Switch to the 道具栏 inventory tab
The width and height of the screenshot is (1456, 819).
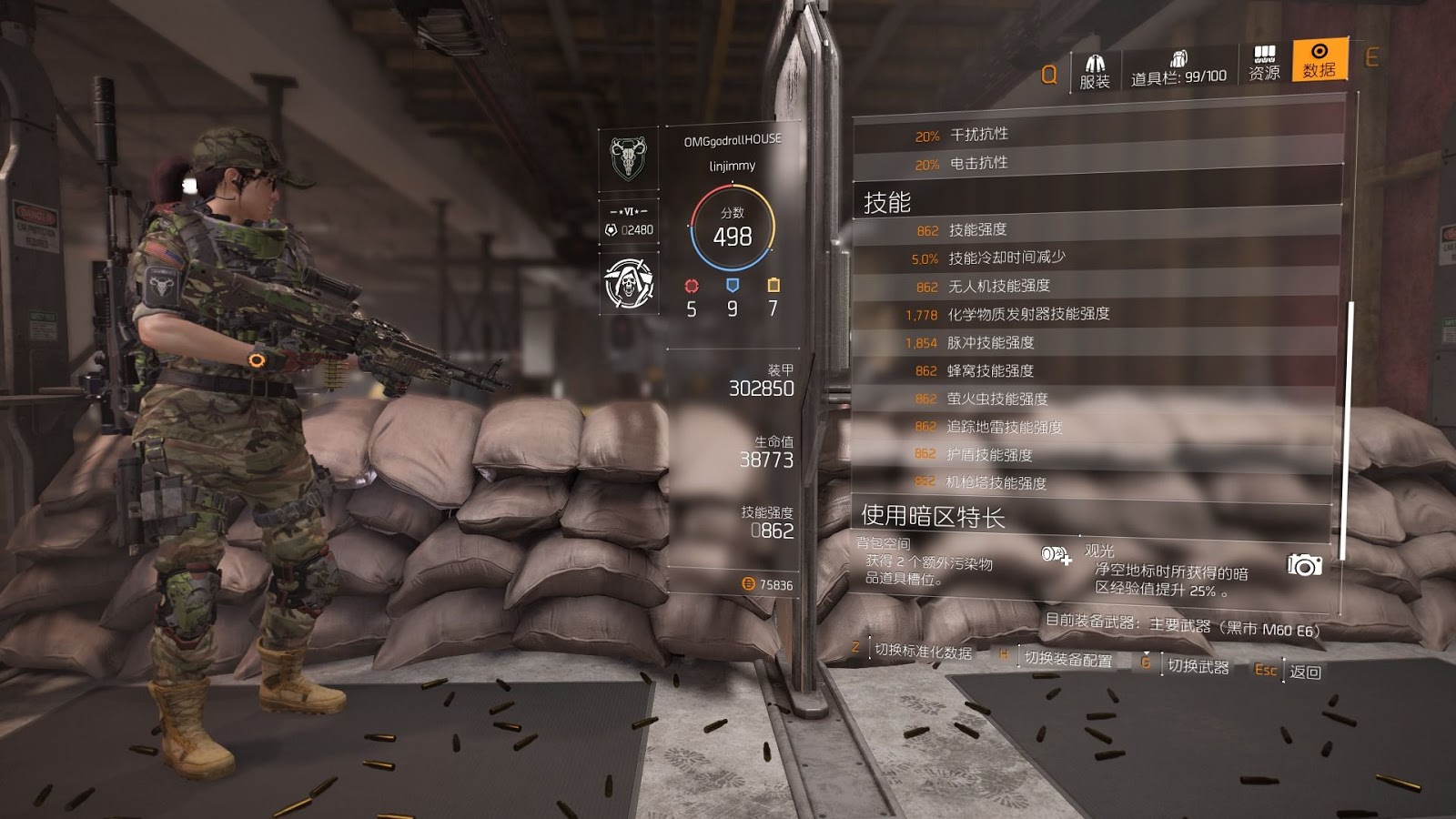(1178, 70)
